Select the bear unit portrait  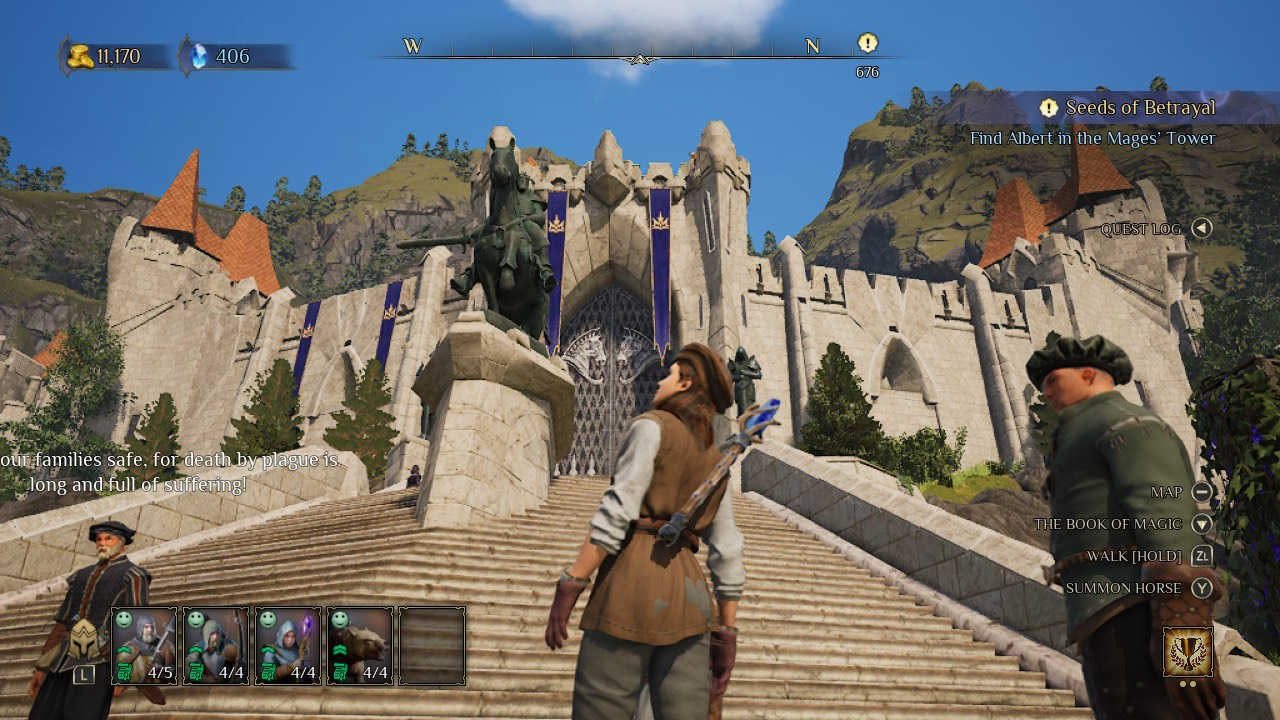pyautogui.click(x=360, y=645)
